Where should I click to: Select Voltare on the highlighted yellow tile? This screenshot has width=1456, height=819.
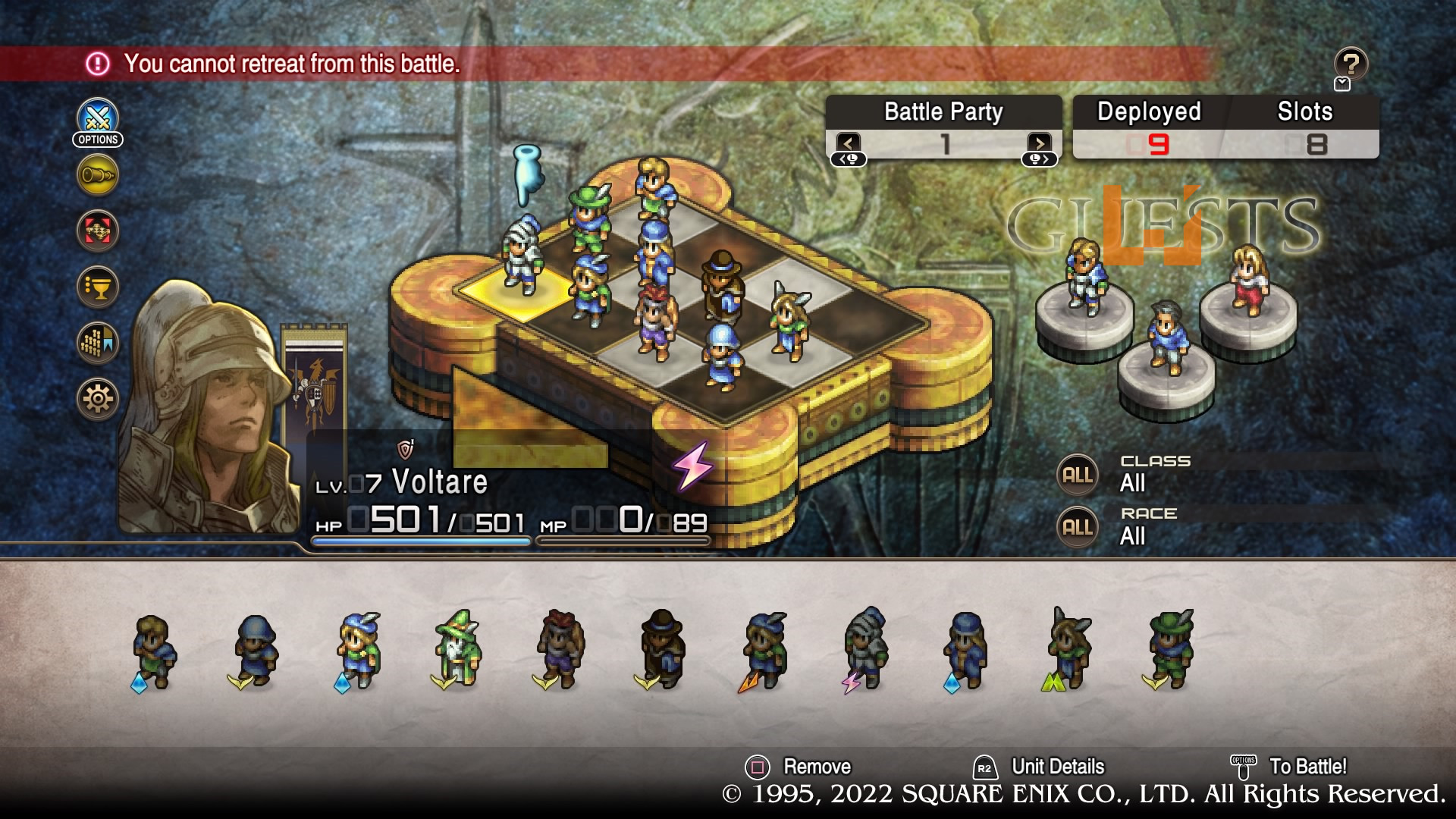click(x=522, y=258)
